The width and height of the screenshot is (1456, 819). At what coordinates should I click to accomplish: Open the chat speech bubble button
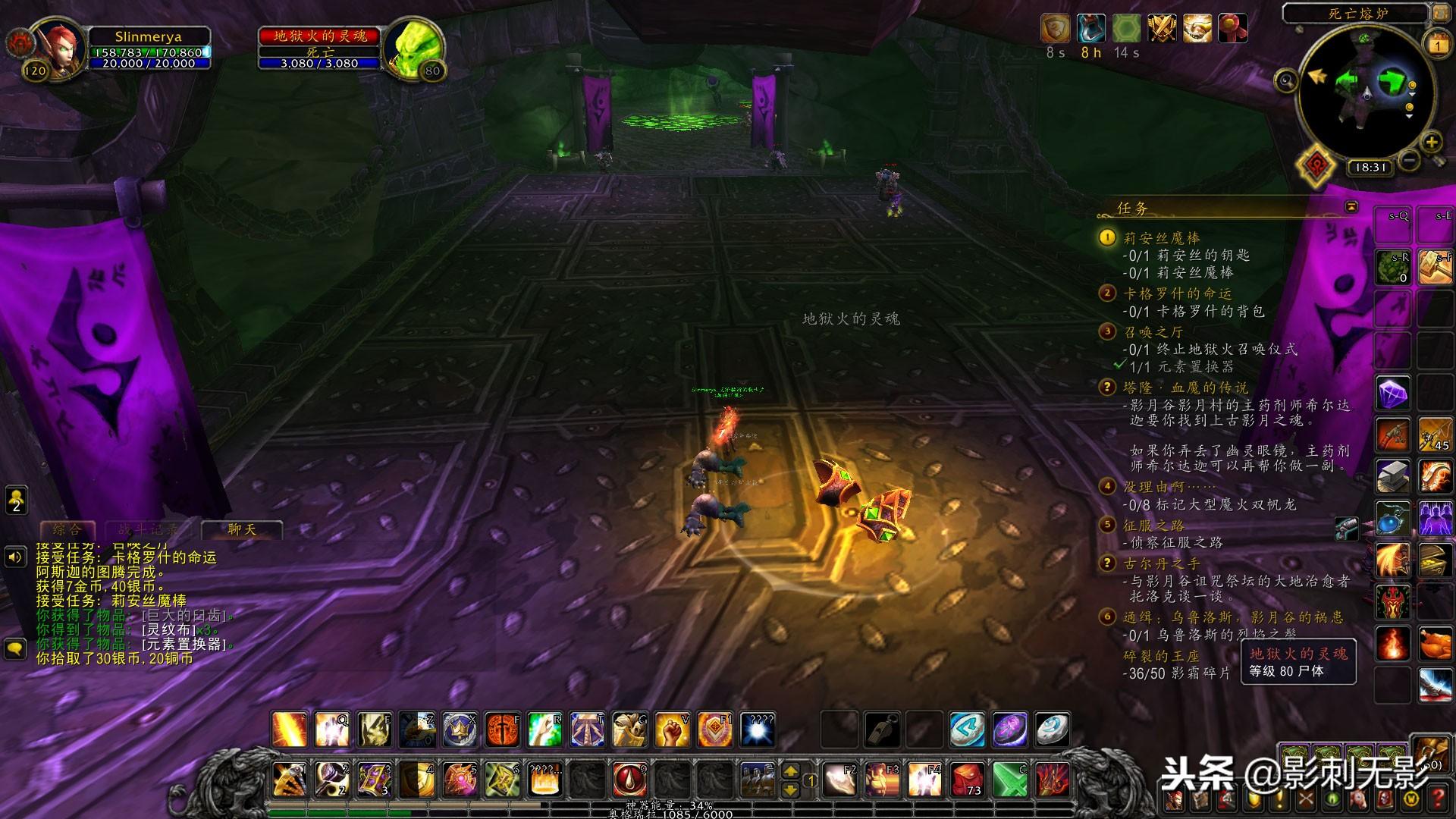click(x=16, y=648)
